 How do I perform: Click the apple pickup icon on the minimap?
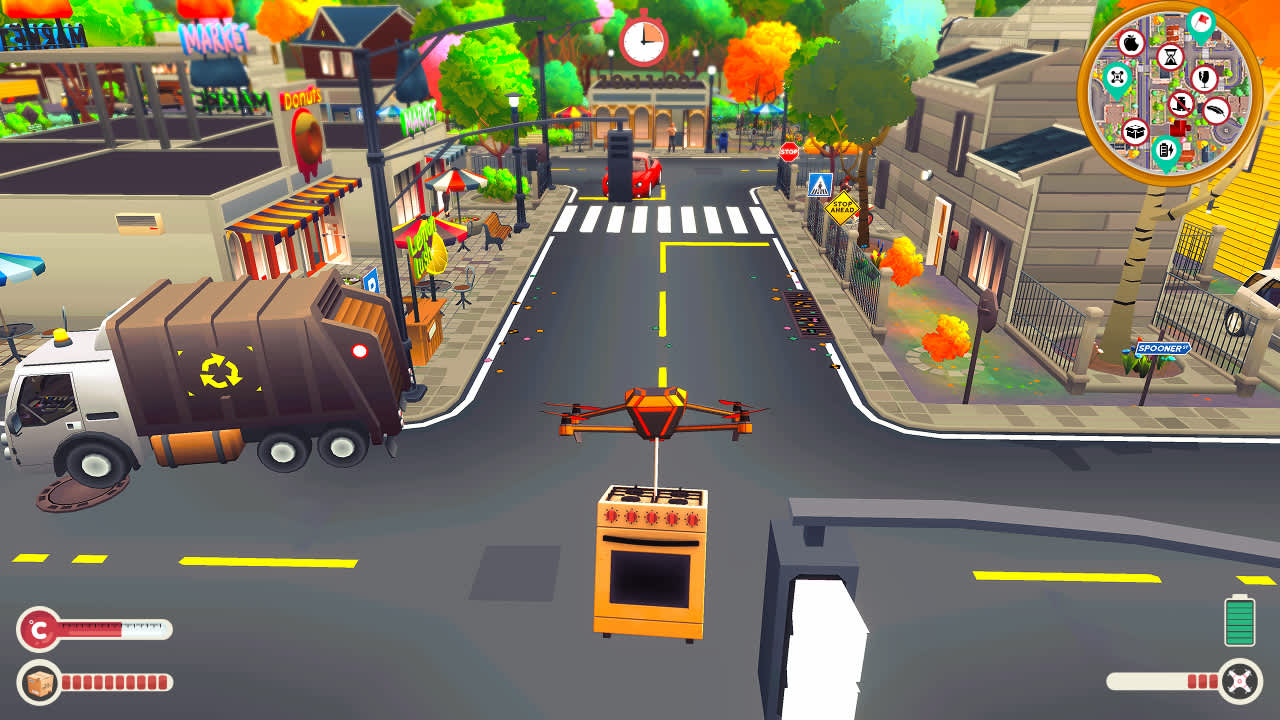coord(1132,42)
